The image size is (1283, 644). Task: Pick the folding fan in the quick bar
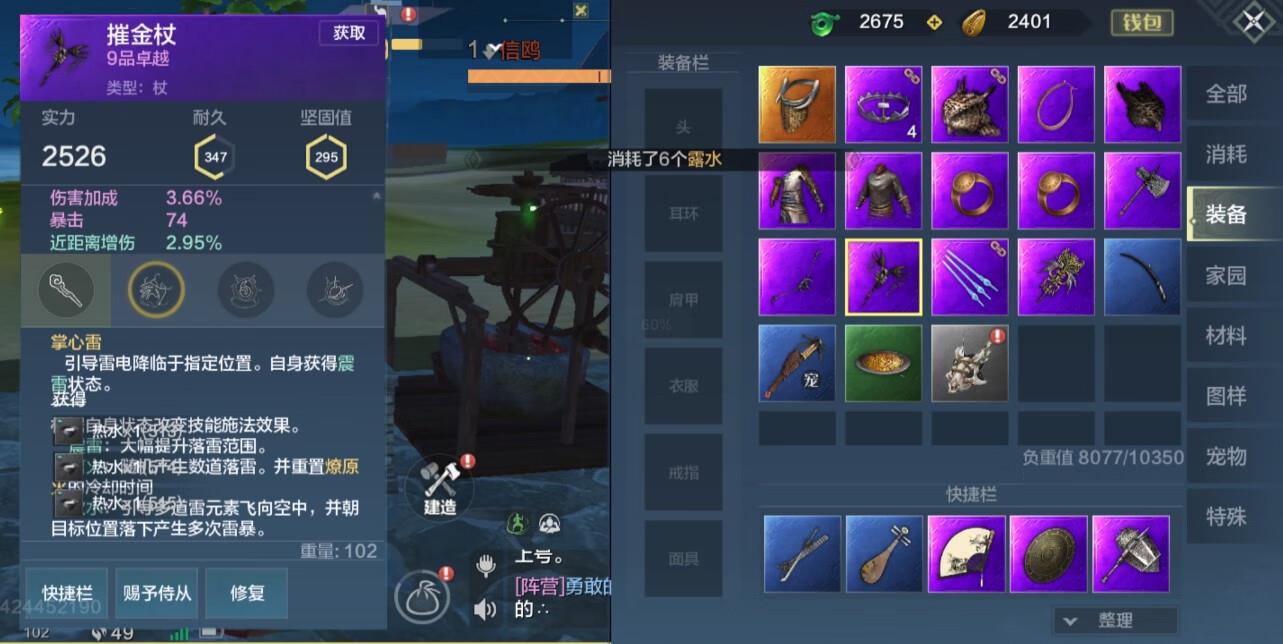pyautogui.click(x=966, y=553)
